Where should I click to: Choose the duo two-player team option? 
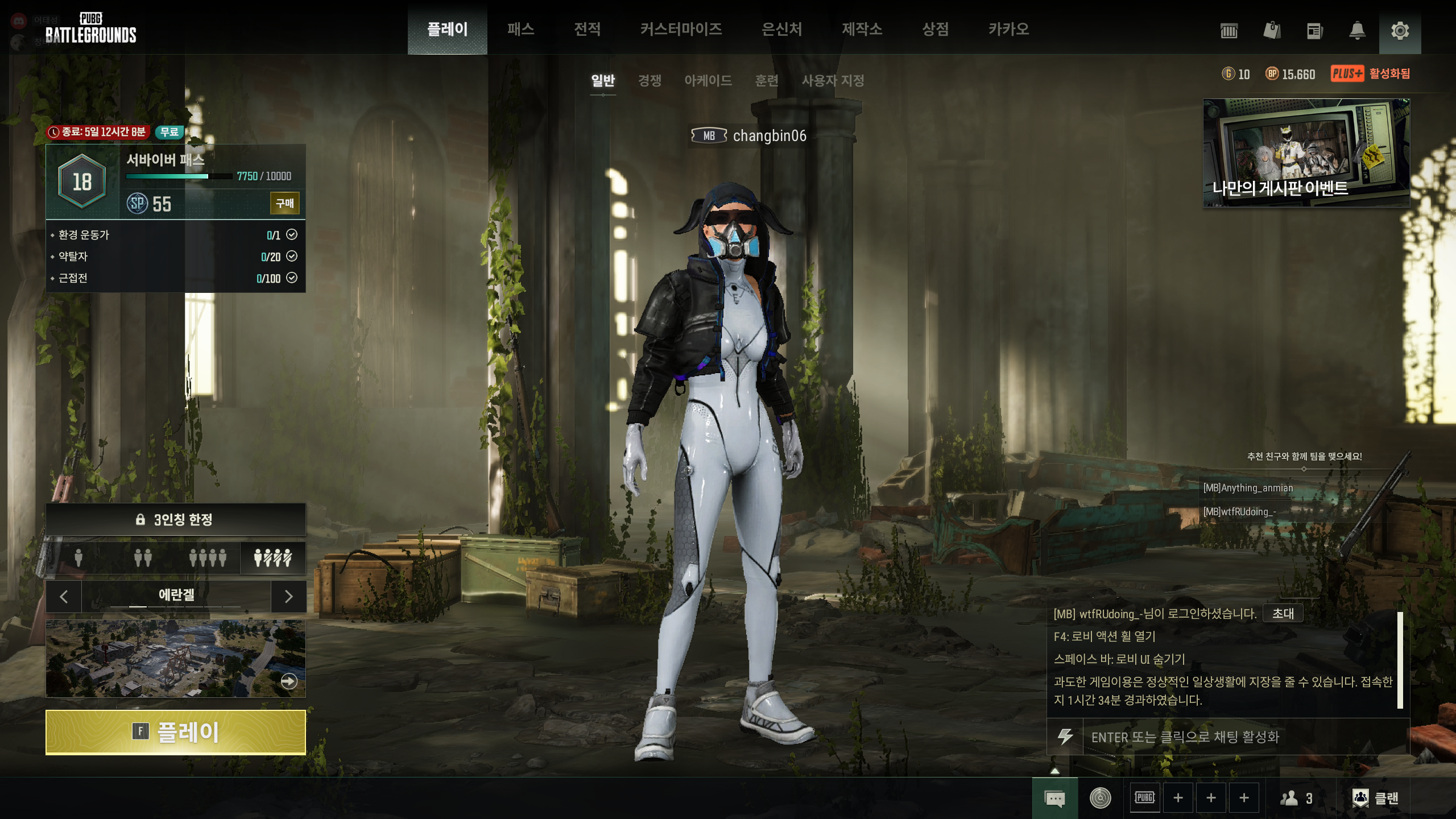(x=143, y=557)
